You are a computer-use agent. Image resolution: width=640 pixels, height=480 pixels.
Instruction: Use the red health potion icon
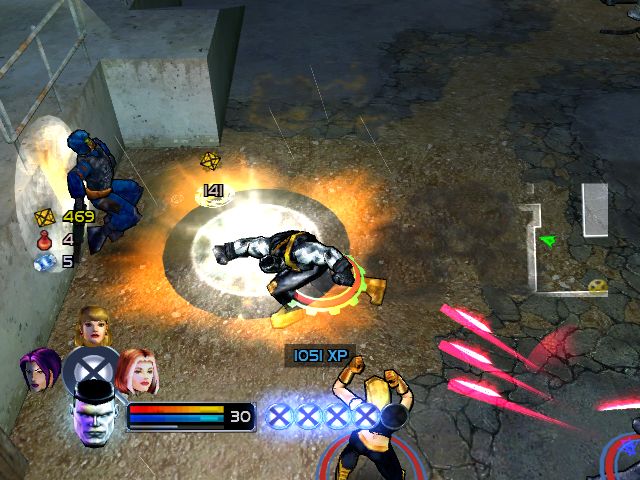(x=43, y=239)
